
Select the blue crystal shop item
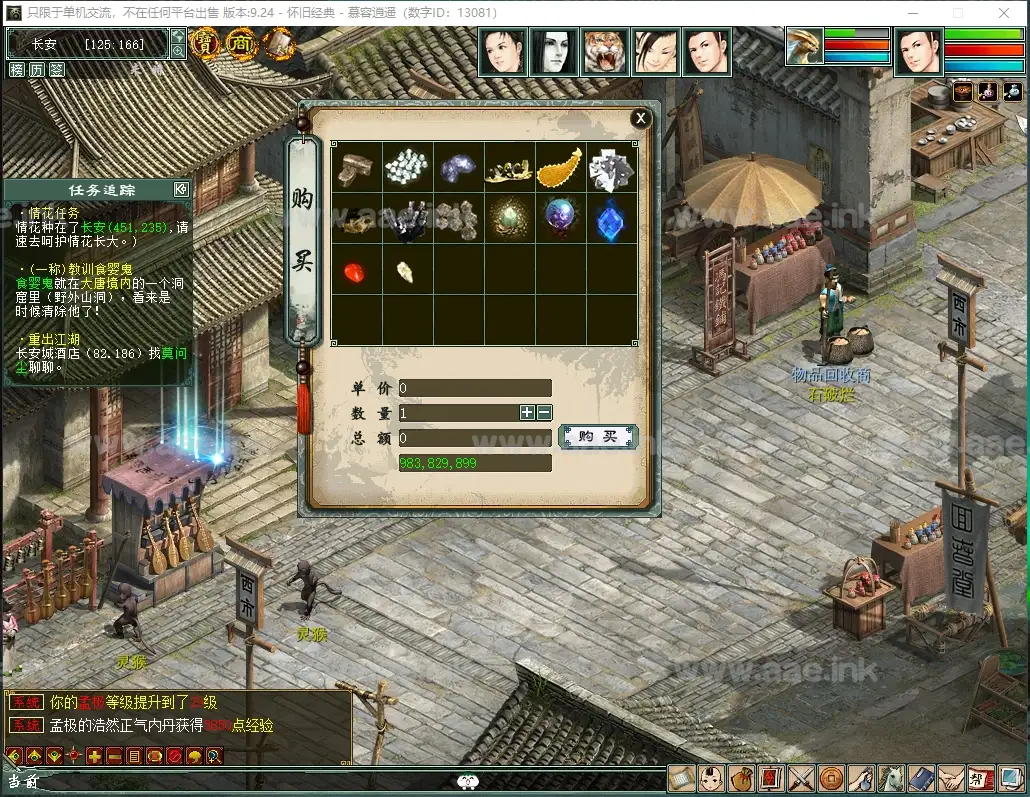pyautogui.click(x=611, y=219)
